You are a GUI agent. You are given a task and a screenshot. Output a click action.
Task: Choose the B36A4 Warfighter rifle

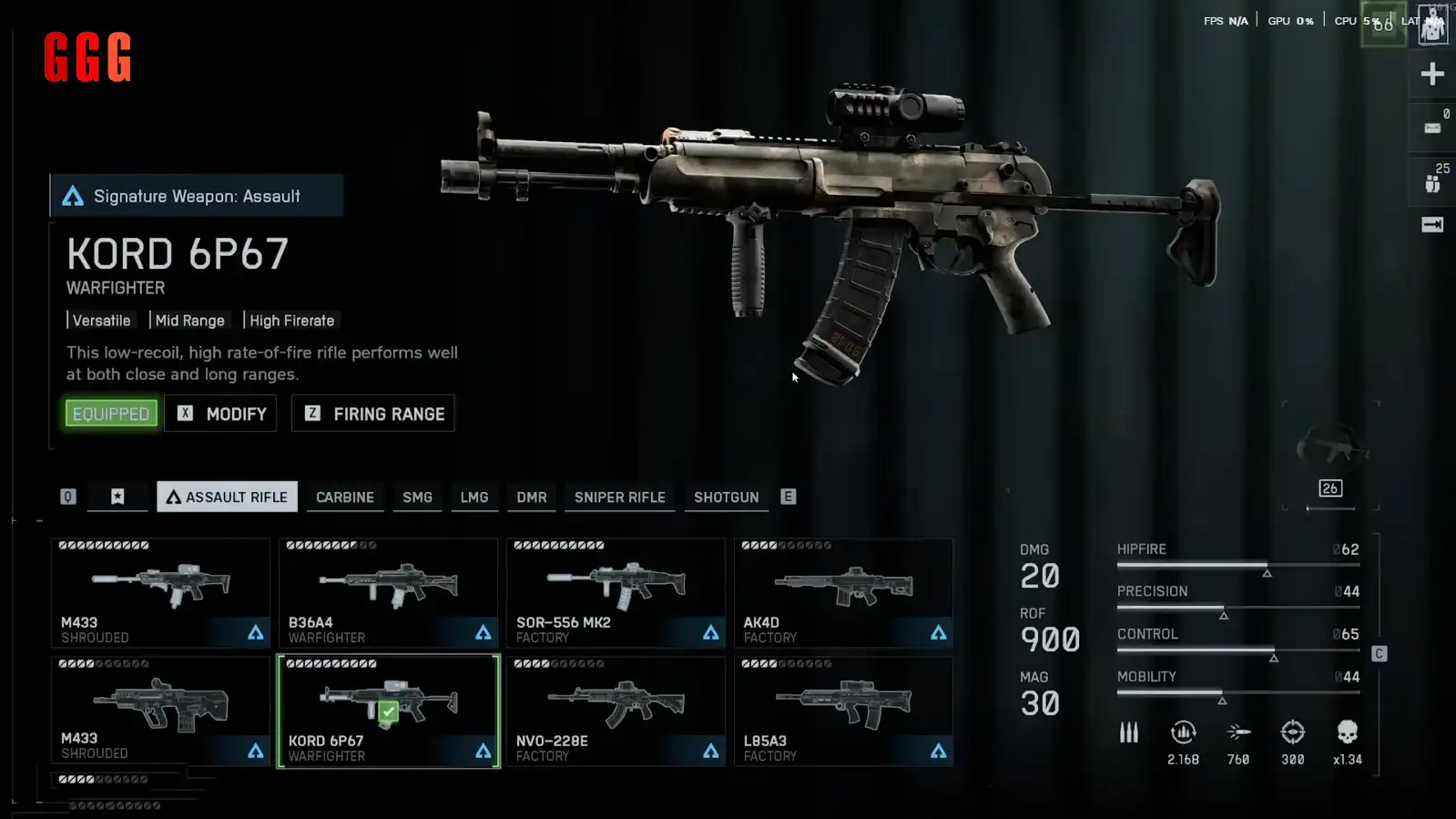point(388,593)
